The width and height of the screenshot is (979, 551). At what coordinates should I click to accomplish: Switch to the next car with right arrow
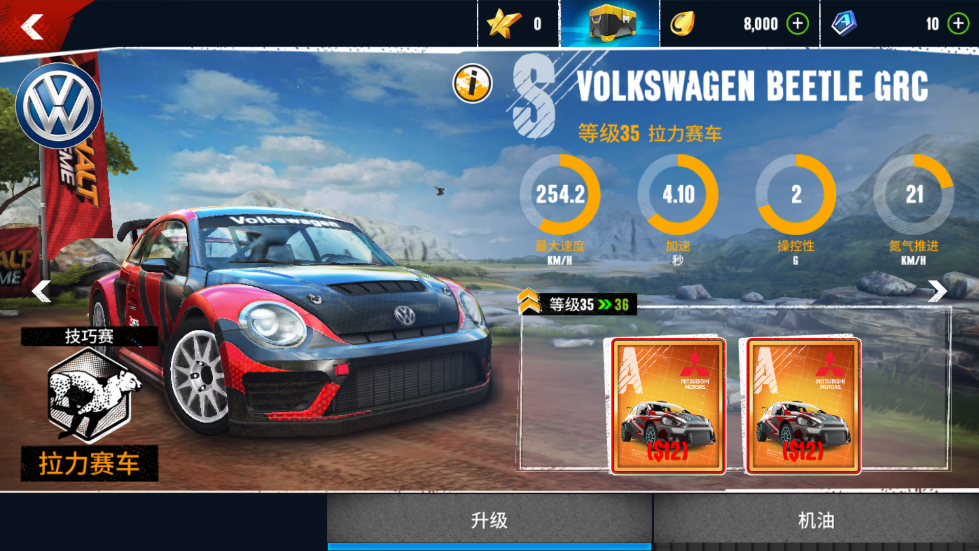point(937,291)
